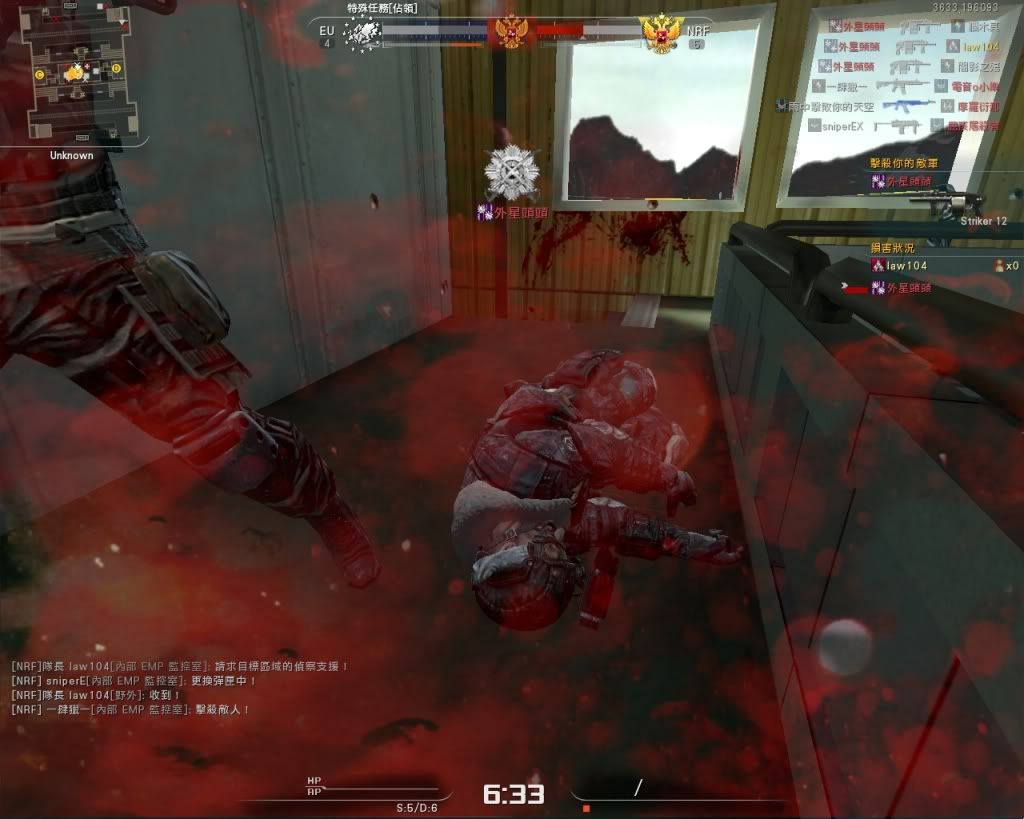1024x819 pixels.
Task: Select the NRF team eagle emblem
Action: click(x=661, y=35)
